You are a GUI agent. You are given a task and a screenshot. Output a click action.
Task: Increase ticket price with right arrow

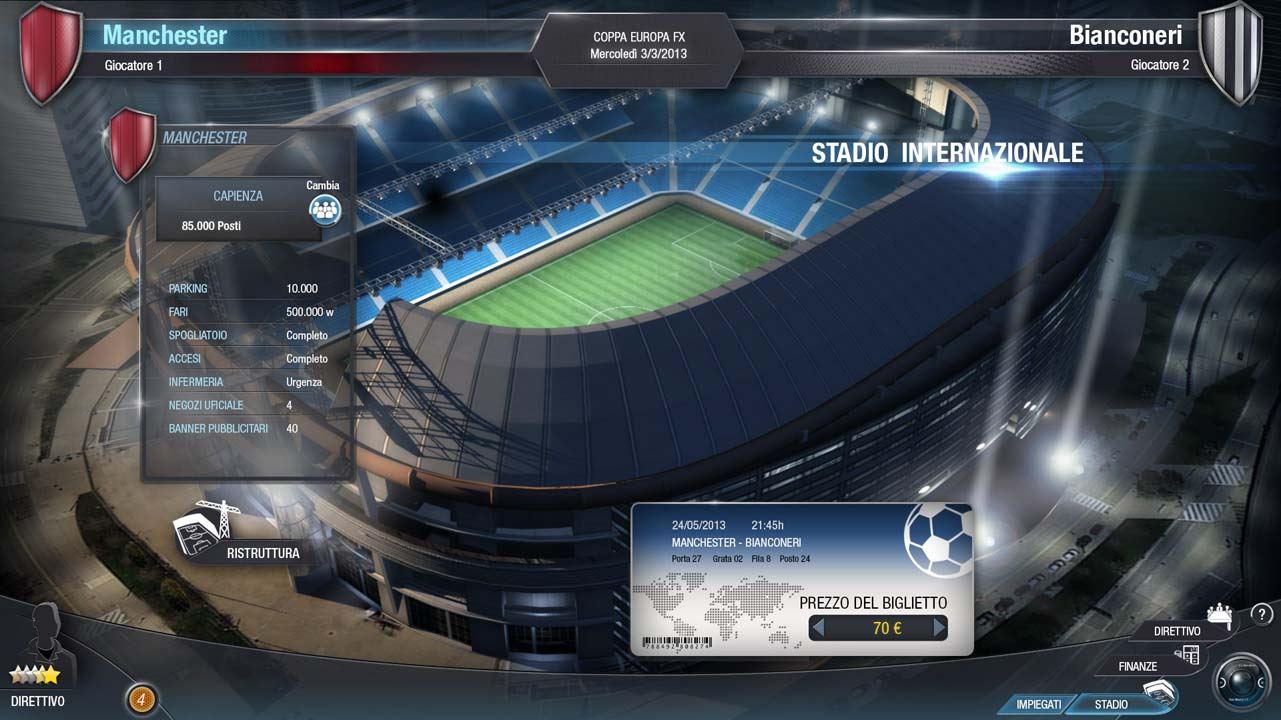coord(938,628)
